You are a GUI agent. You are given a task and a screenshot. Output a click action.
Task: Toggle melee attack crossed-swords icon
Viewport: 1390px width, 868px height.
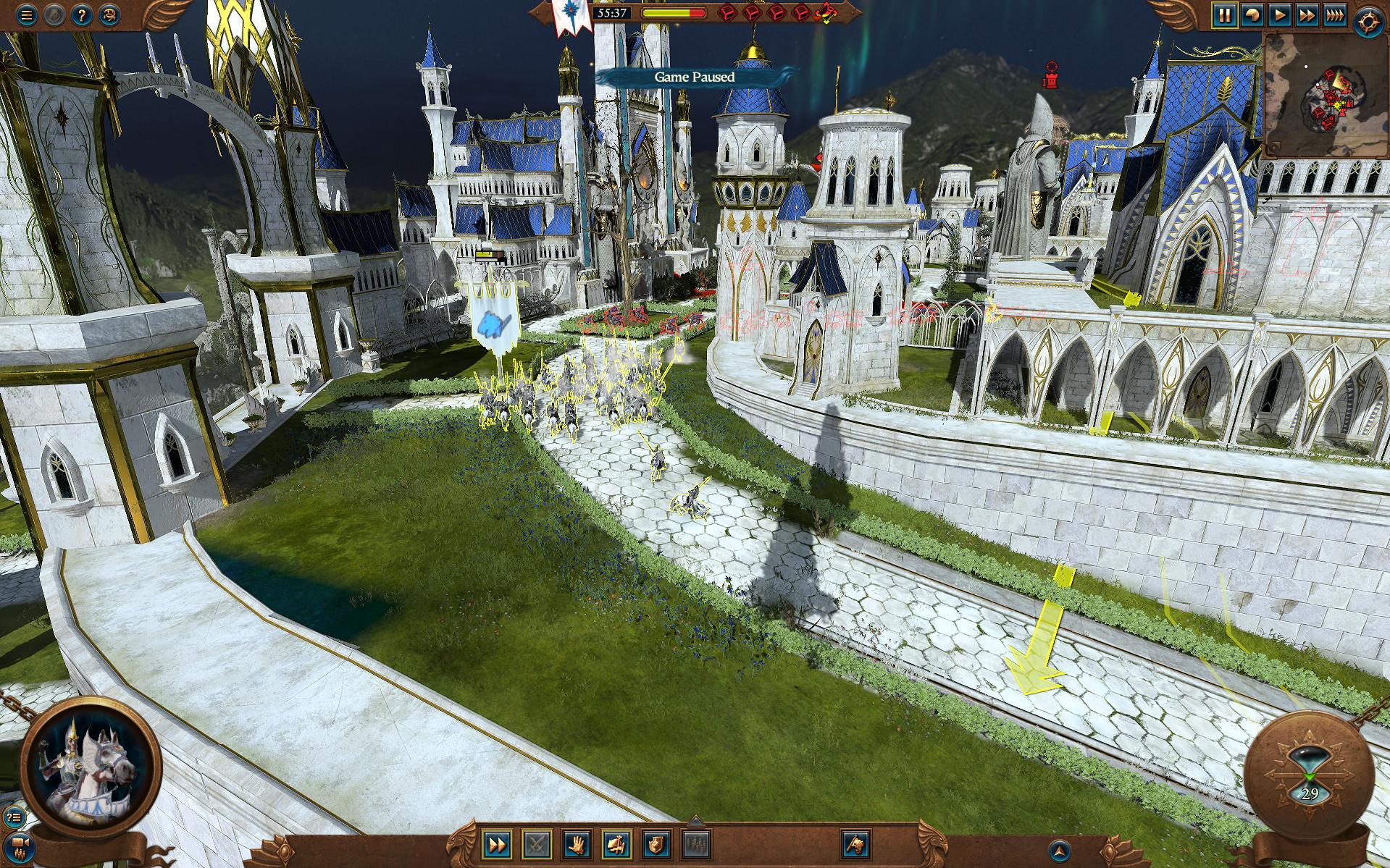537,843
